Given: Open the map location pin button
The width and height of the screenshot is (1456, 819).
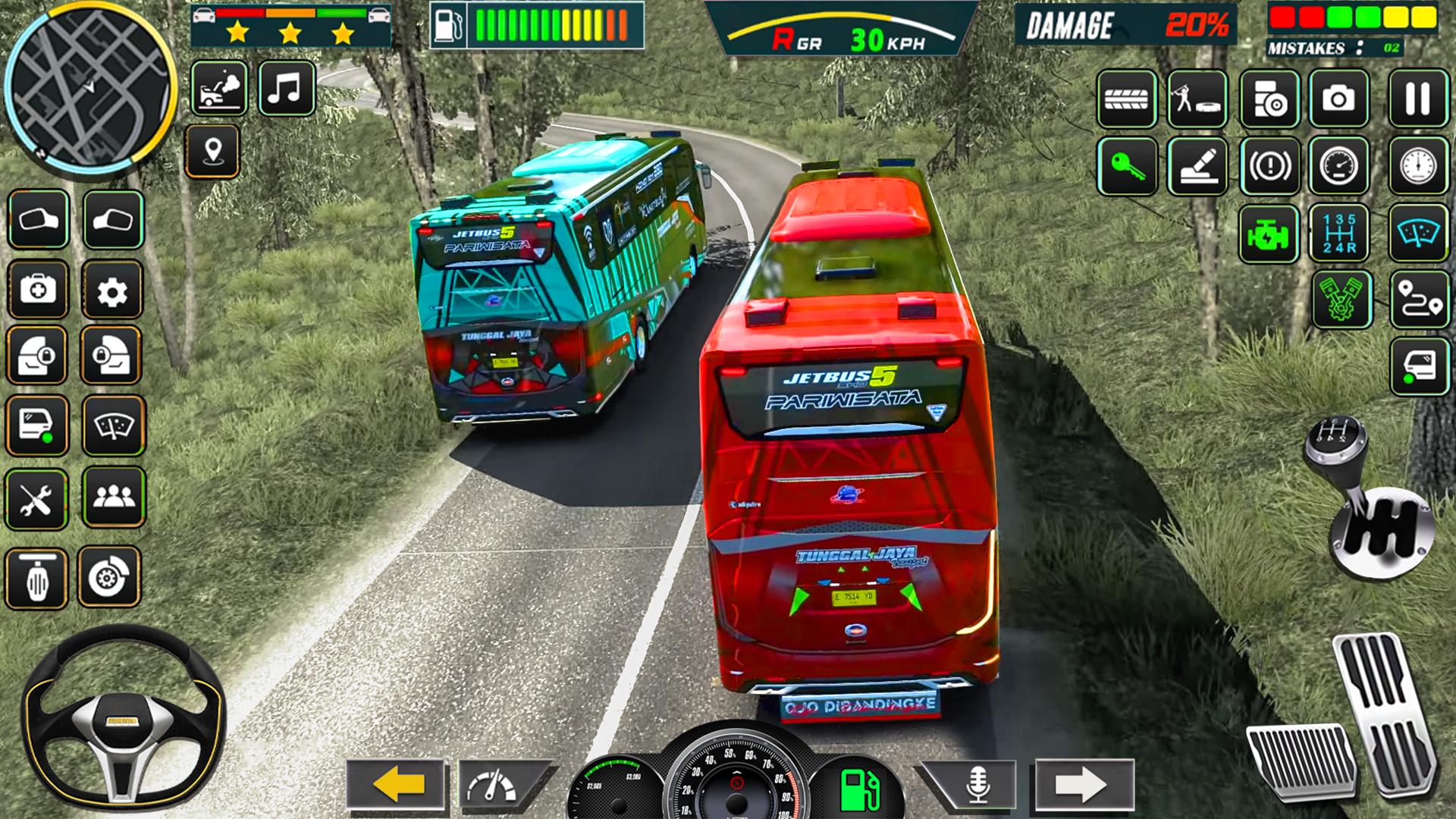Looking at the screenshot, I should click(212, 151).
